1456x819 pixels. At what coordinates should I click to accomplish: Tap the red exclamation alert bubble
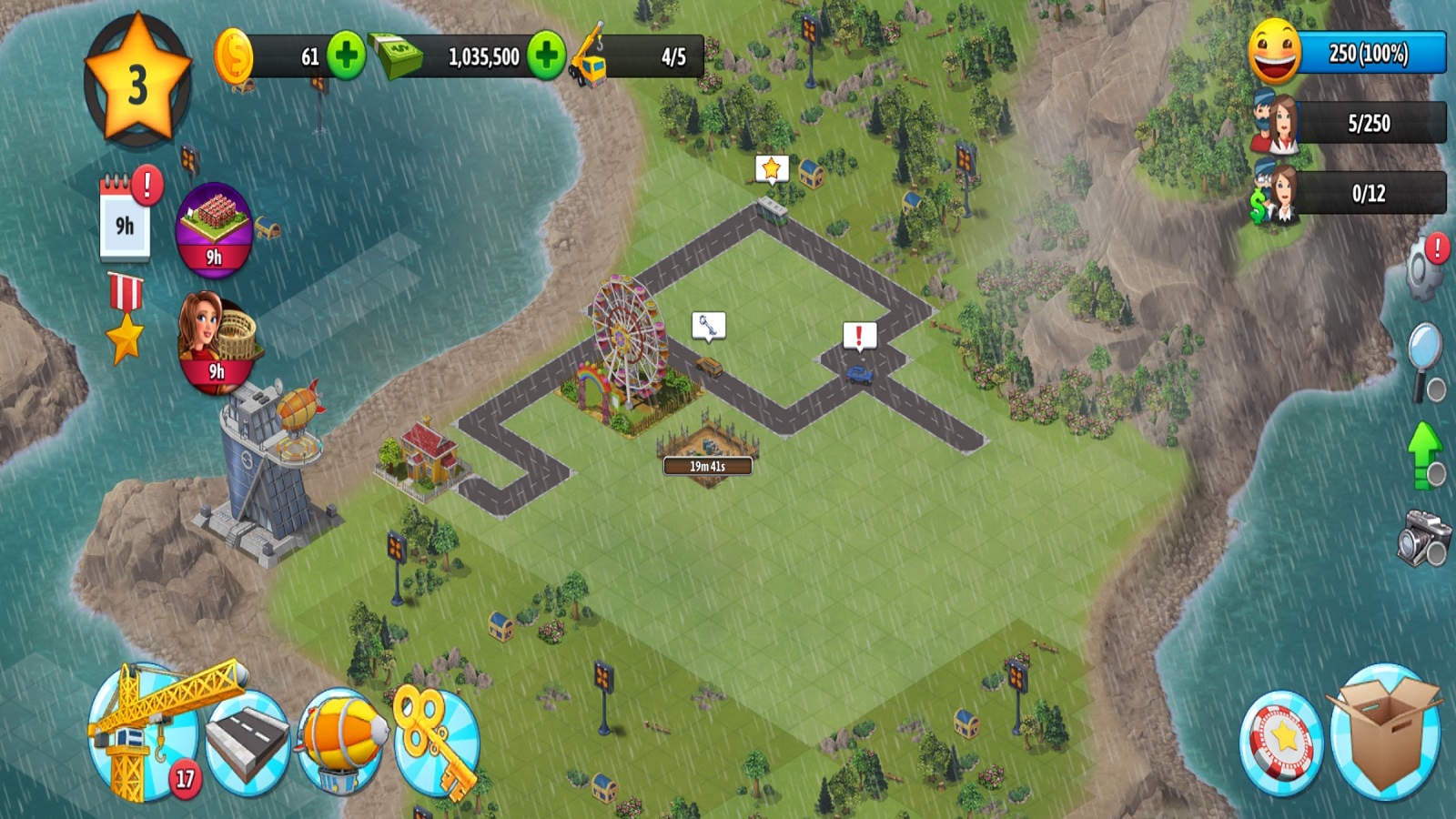(x=859, y=336)
